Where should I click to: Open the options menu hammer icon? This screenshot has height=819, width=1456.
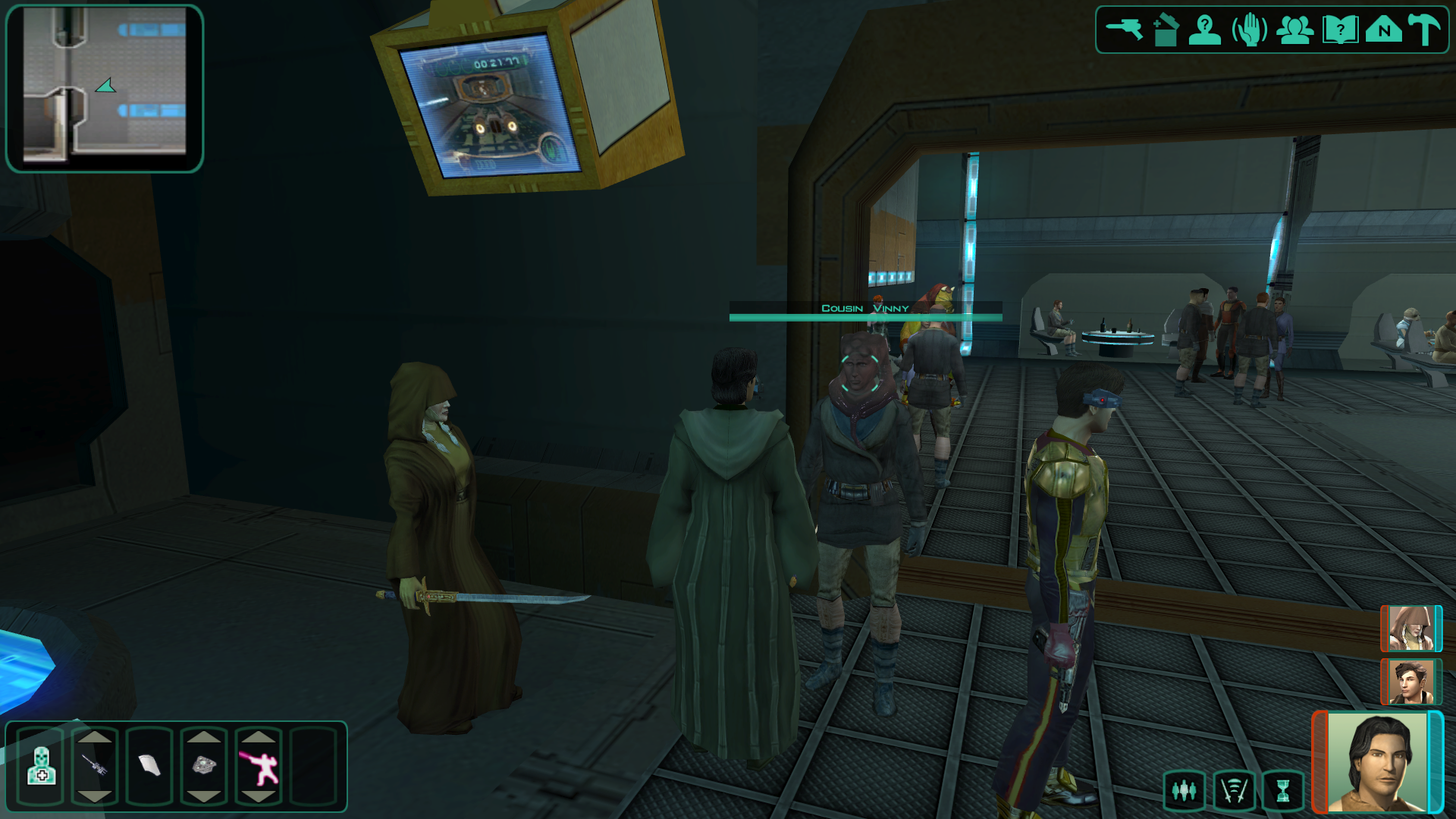point(1425,30)
